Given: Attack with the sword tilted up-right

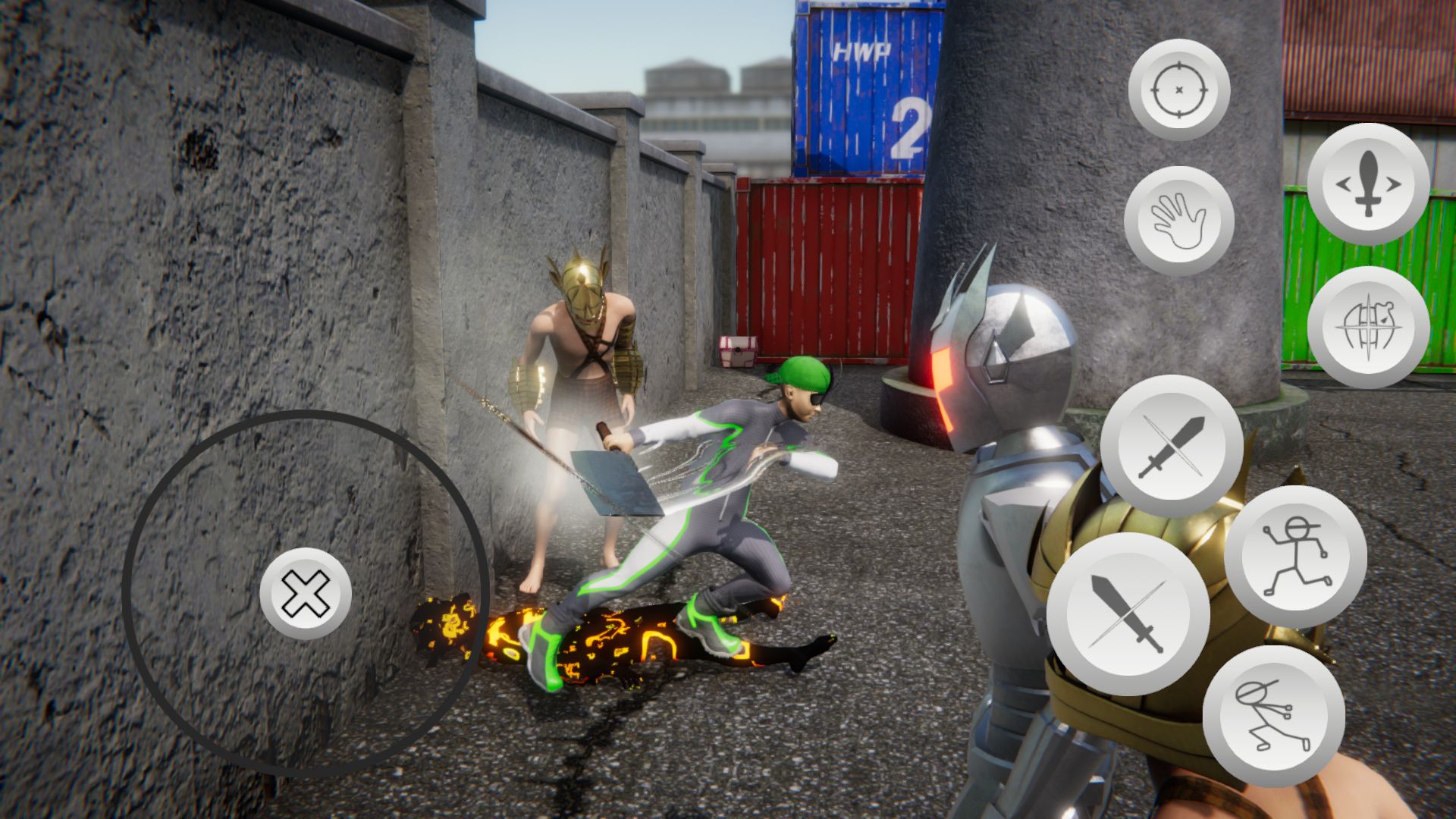Looking at the screenshot, I should click(1172, 446).
